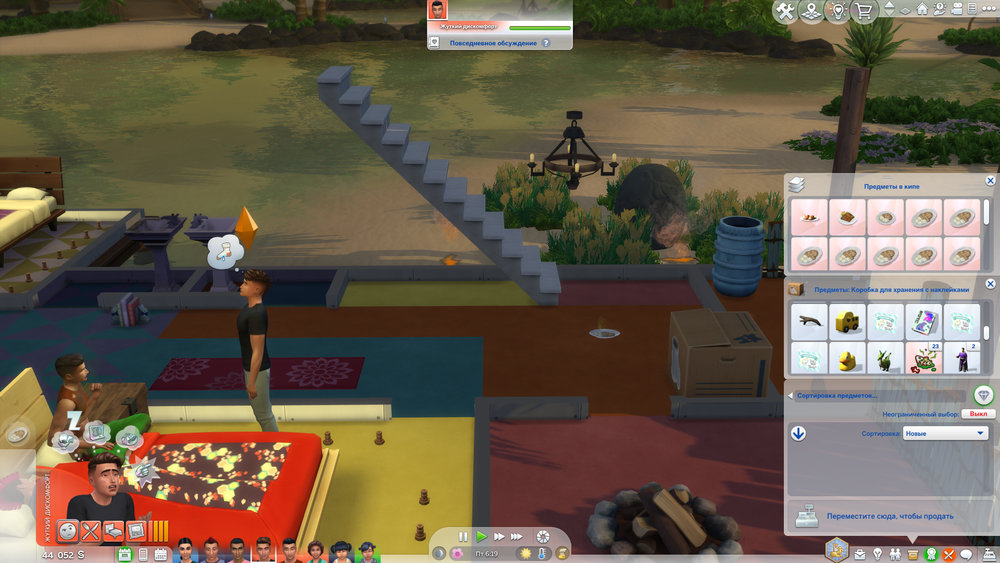Open the shopping cart catalog
This screenshot has height=563, width=1000.
click(x=863, y=11)
